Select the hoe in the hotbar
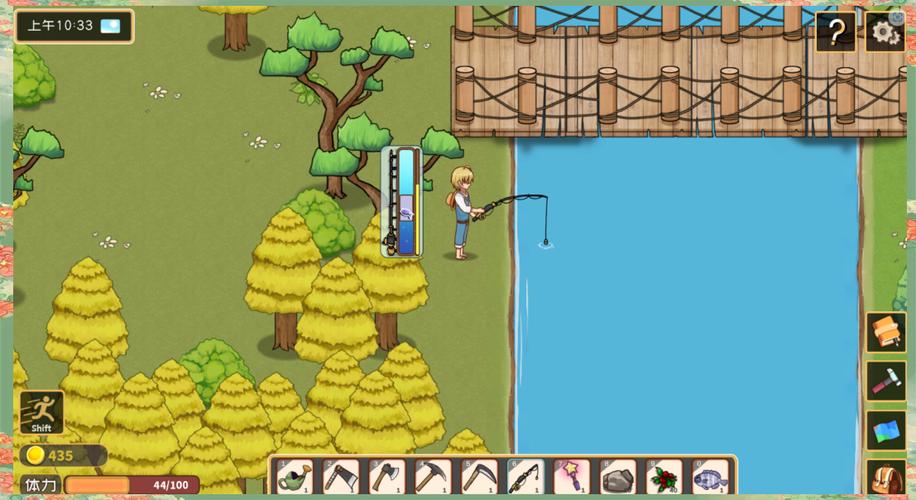 [341, 477]
